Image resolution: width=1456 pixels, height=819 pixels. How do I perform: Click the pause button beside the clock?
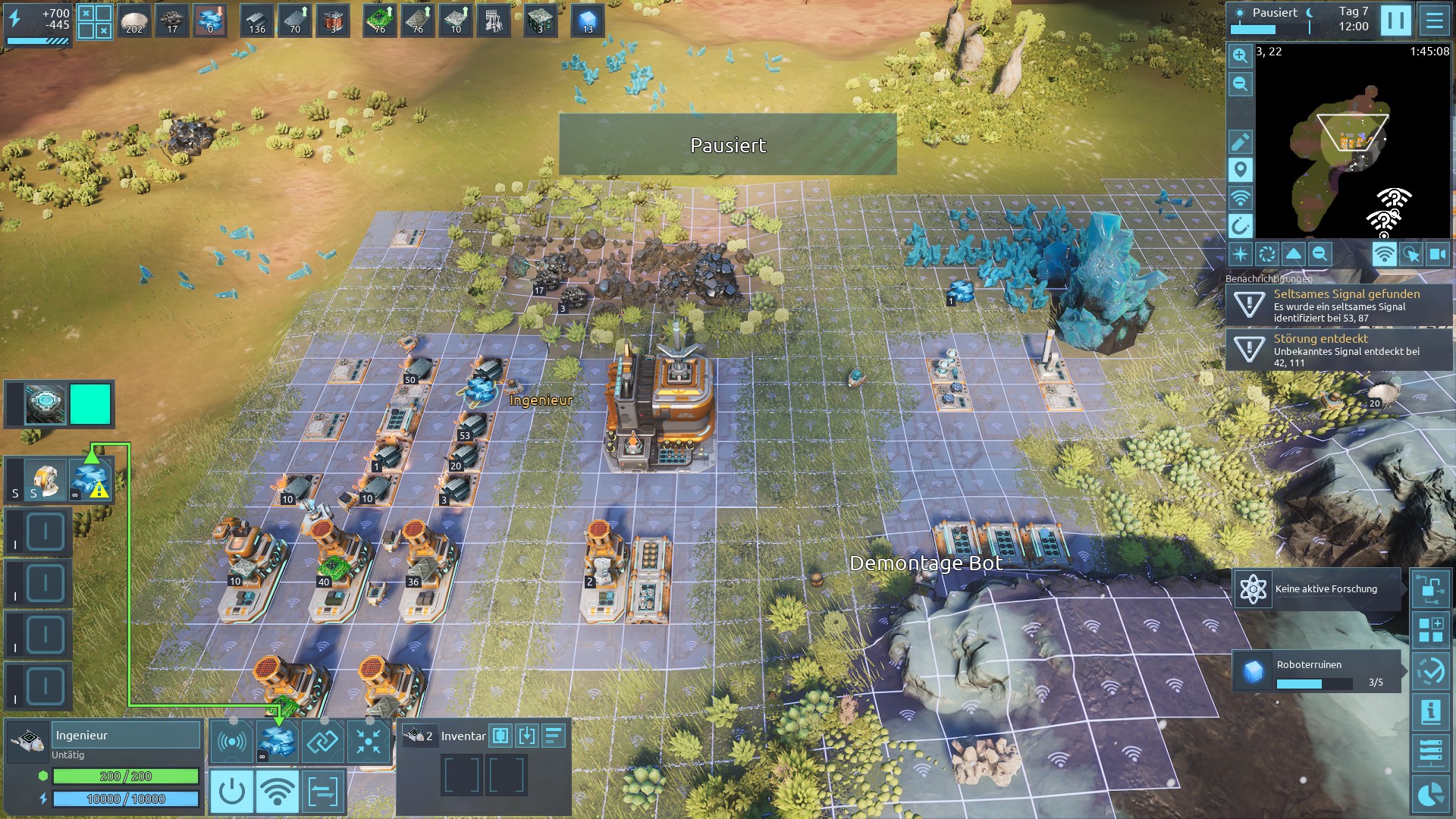[x=1395, y=20]
